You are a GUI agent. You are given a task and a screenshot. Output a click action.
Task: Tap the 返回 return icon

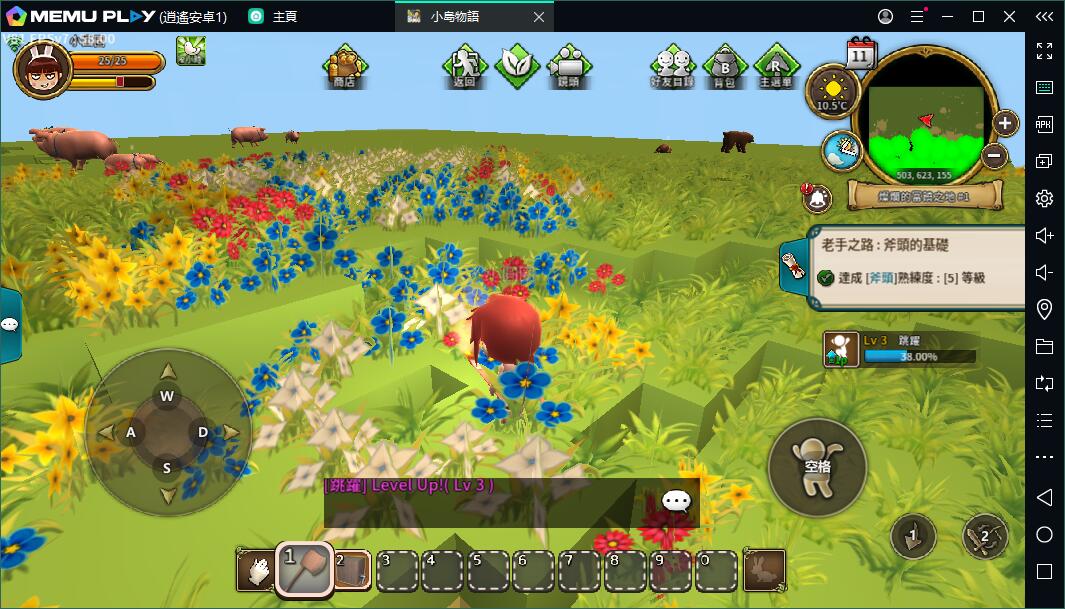tap(464, 65)
